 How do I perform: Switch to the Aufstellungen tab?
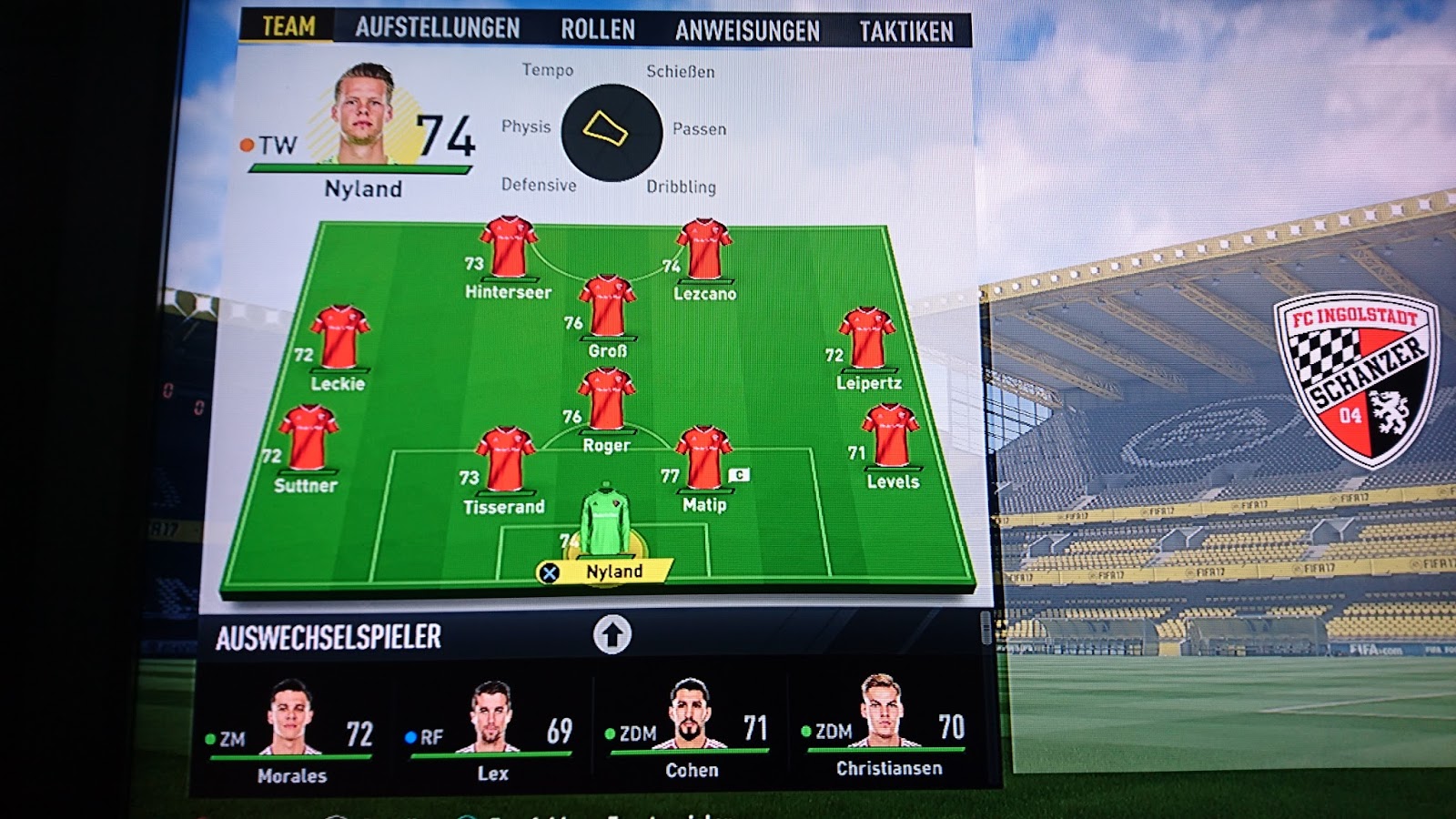click(437, 28)
